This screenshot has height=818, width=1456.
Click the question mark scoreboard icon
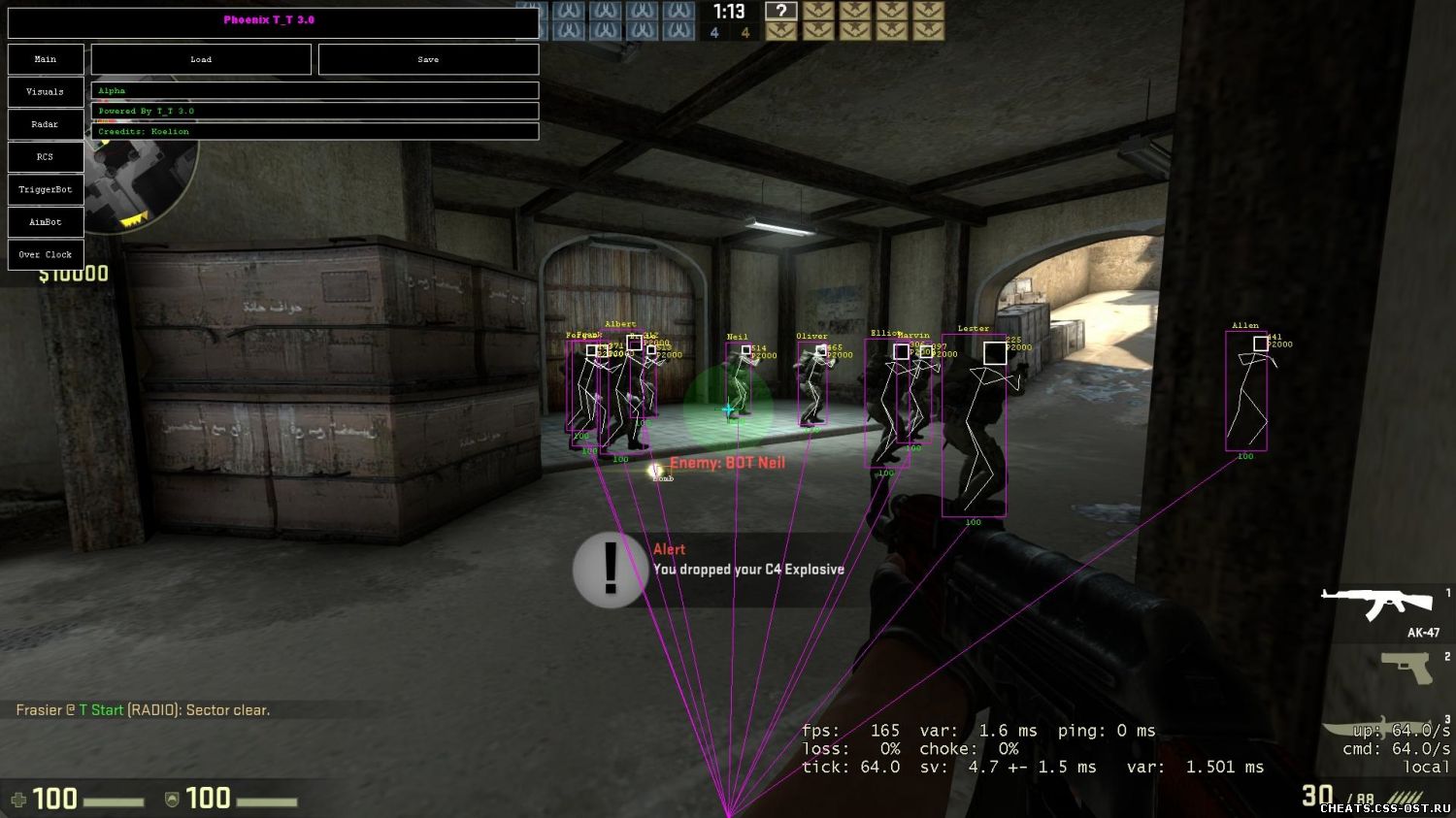(x=780, y=12)
